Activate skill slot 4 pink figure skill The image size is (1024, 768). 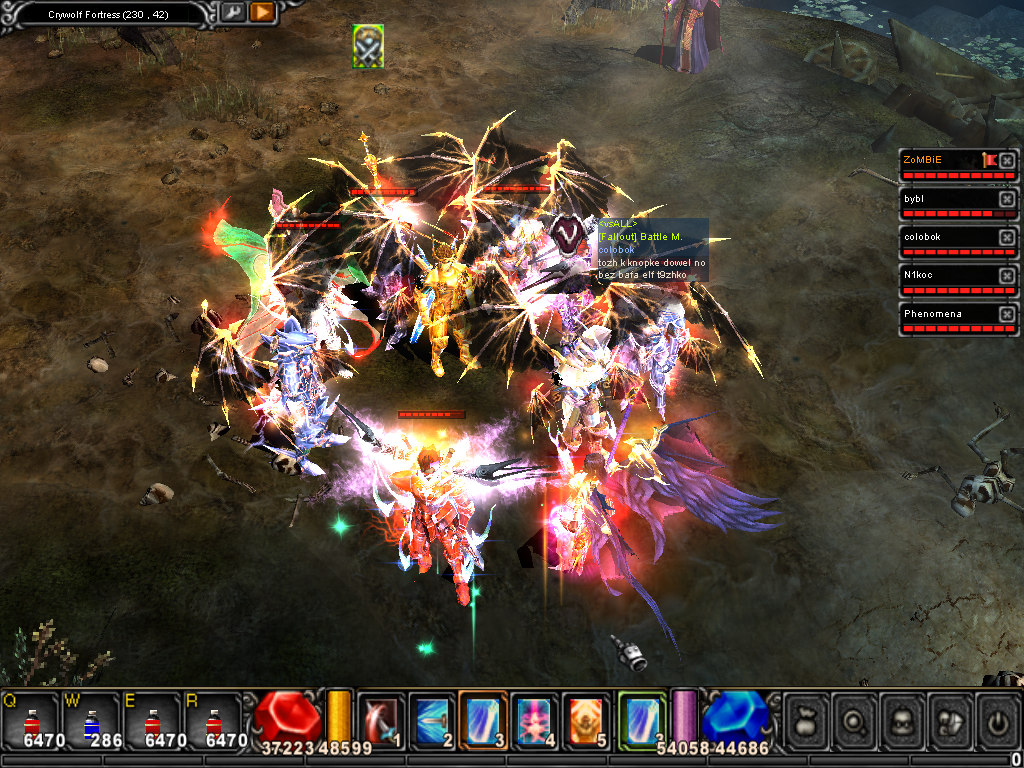tap(534, 718)
